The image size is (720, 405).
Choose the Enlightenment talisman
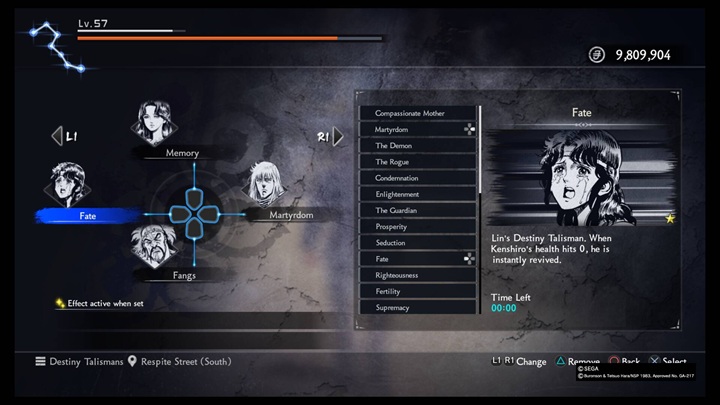418,194
